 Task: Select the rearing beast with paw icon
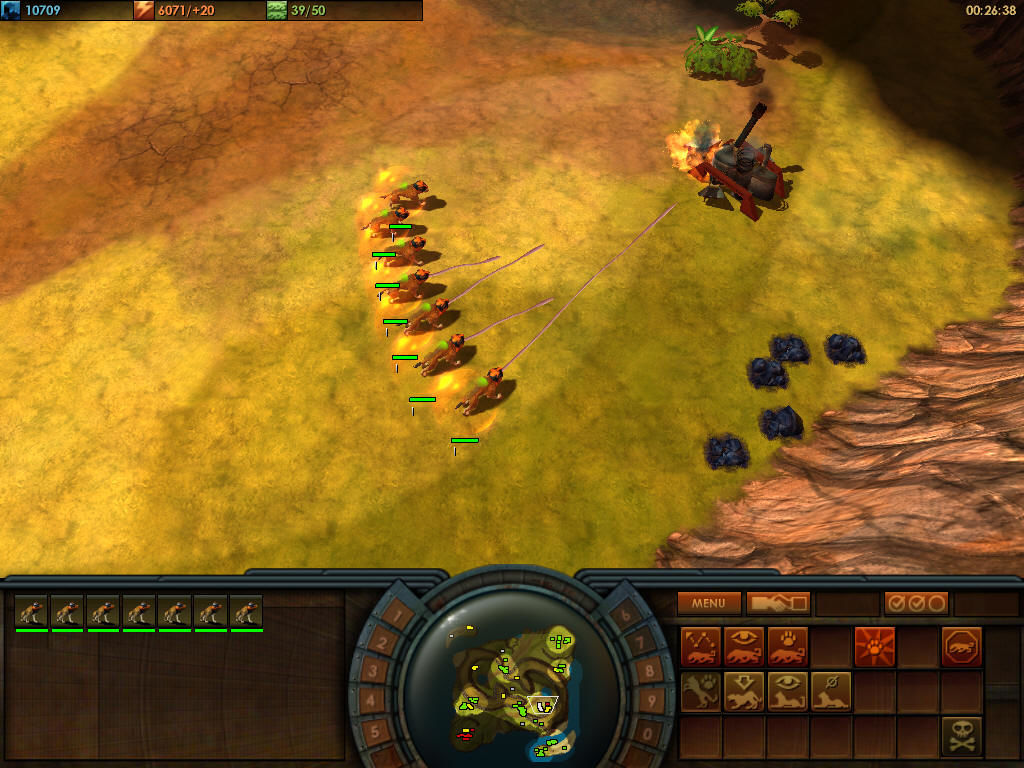[700, 691]
